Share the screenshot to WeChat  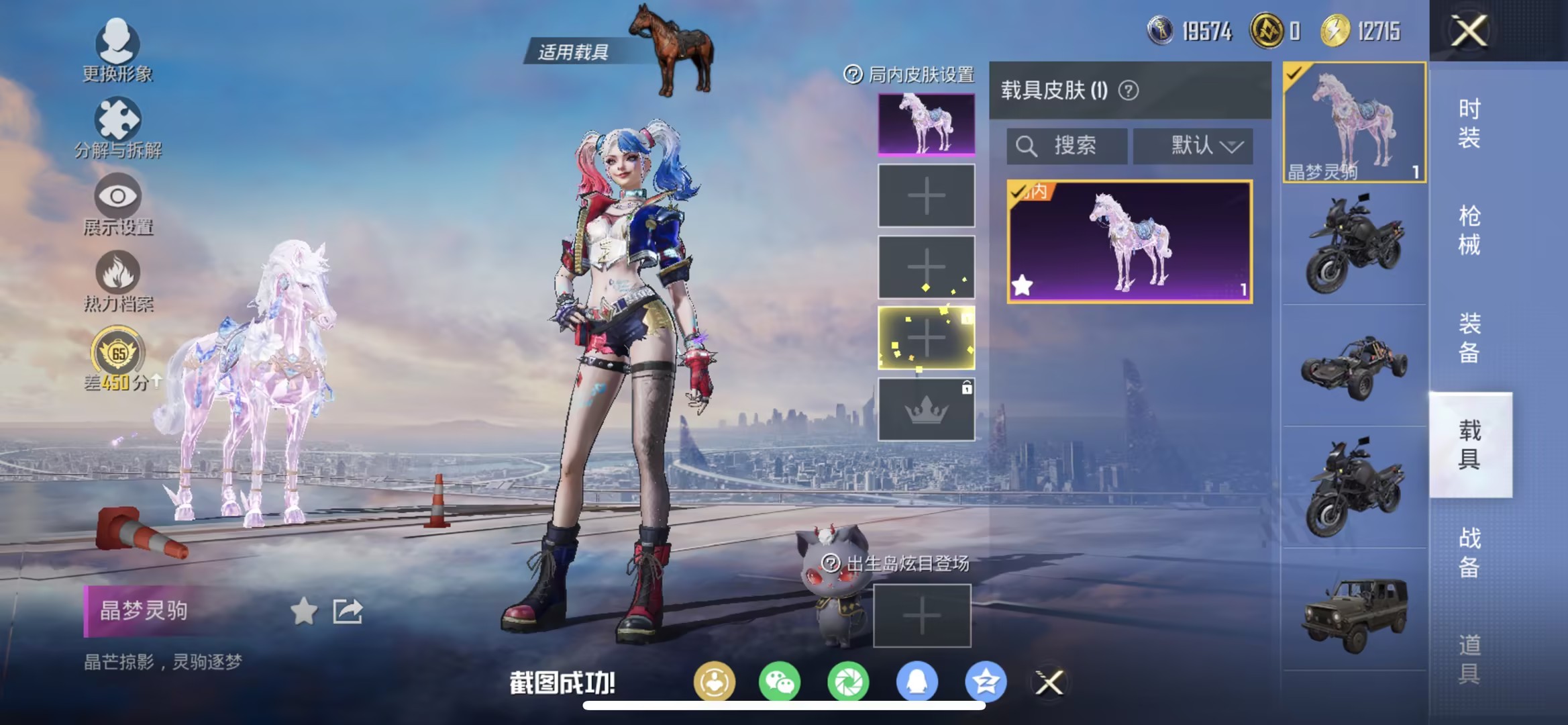[x=780, y=681]
